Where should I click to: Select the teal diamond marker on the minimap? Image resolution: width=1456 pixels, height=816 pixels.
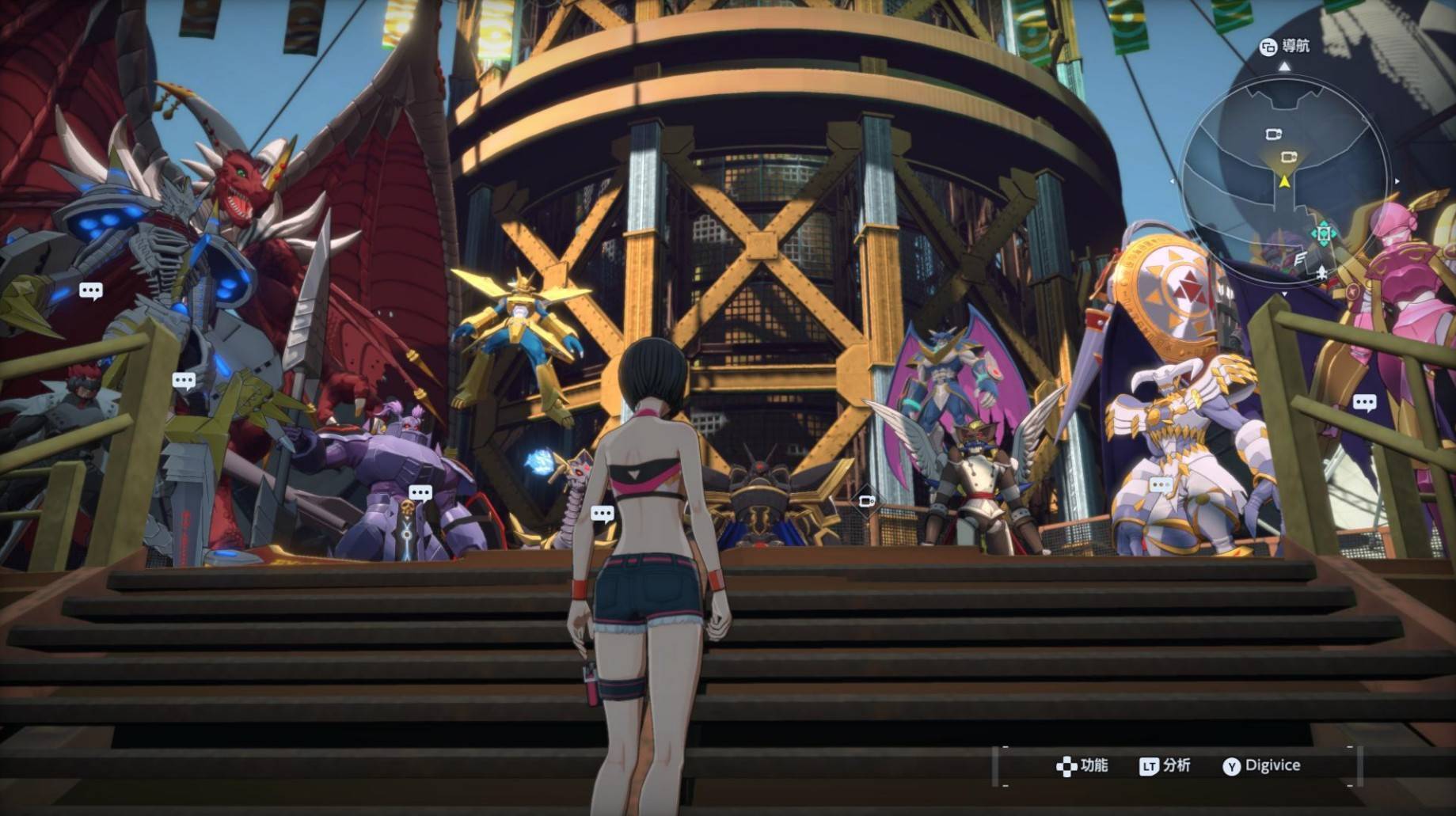click(1323, 233)
